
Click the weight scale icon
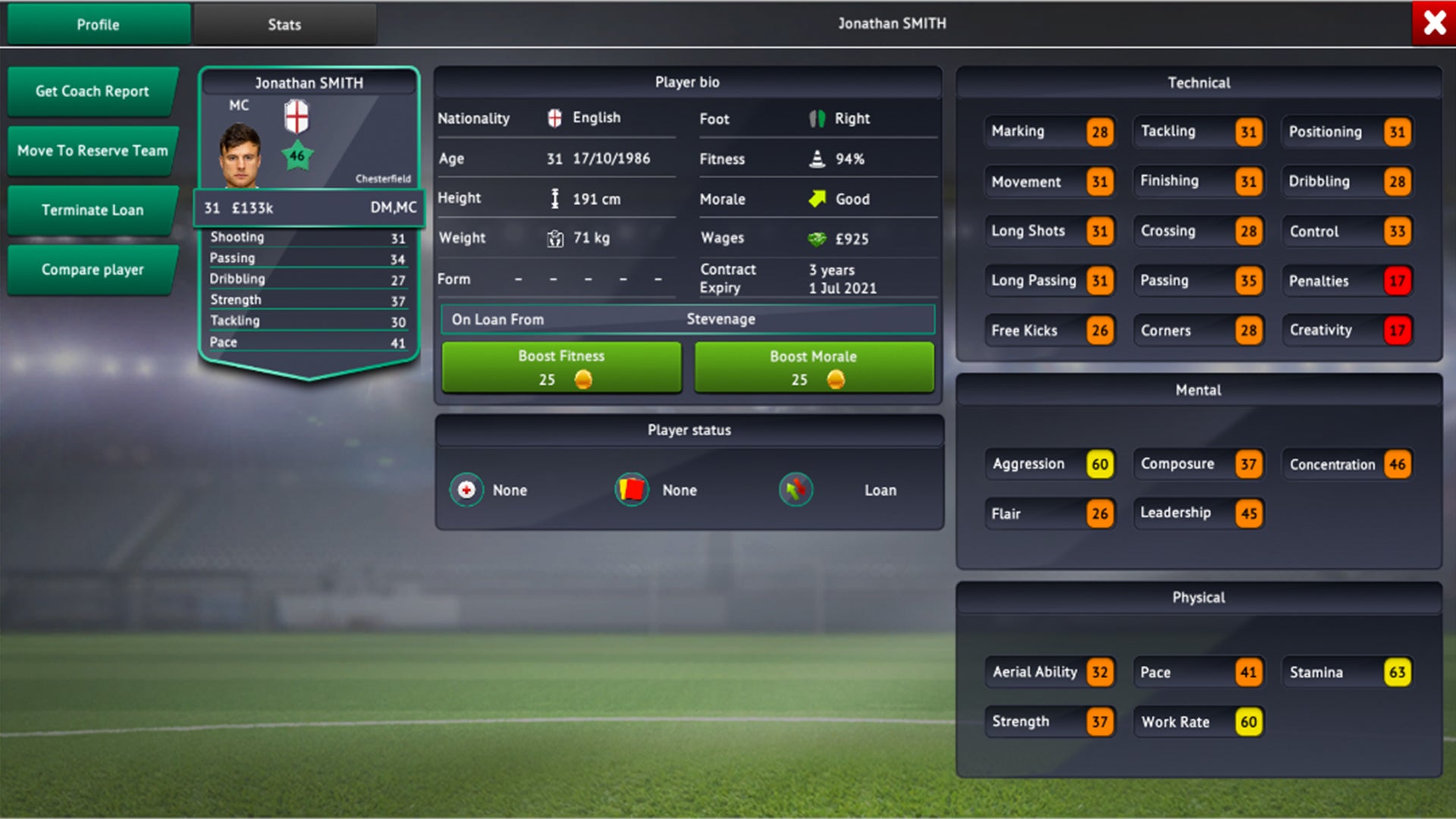pos(554,237)
